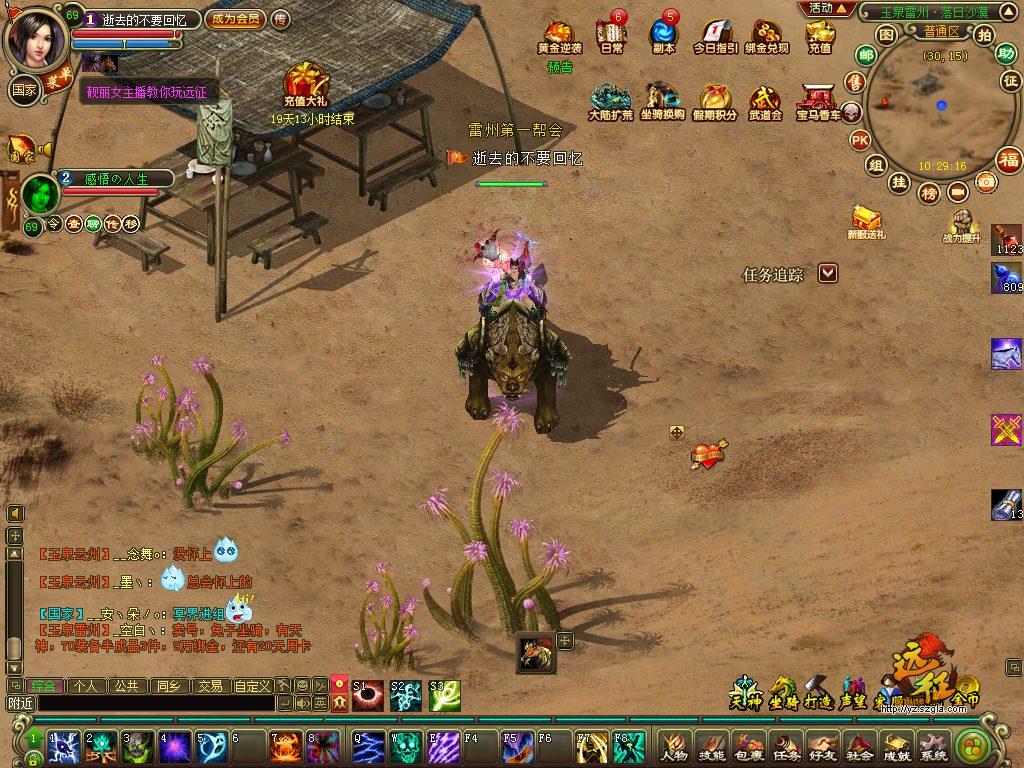
Task: Open the 武道会 tournament icon
Action: pos(765,100)
